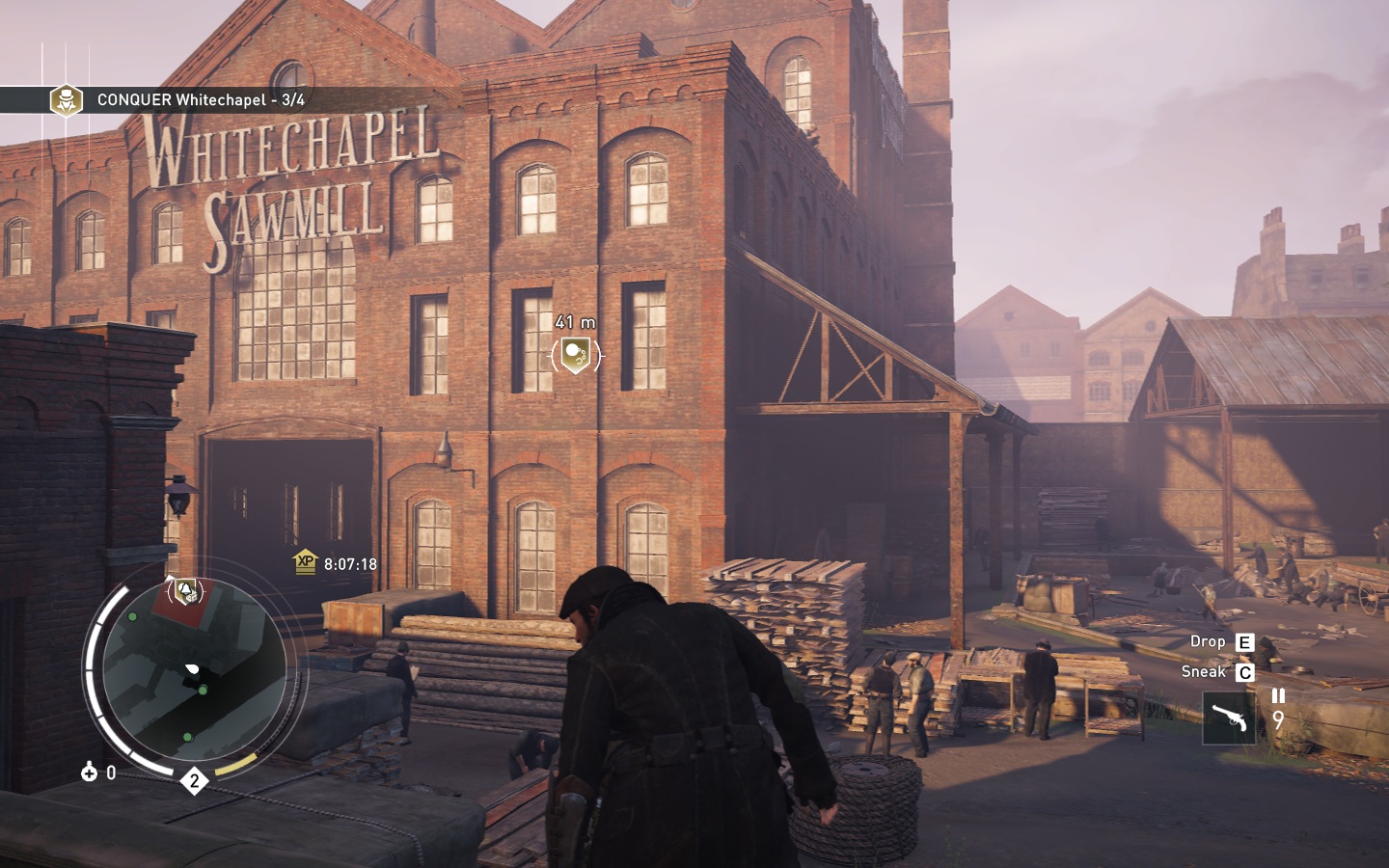1389x868 pixels.
Task: Select the bell marker on the minimap
Action: 186,589
